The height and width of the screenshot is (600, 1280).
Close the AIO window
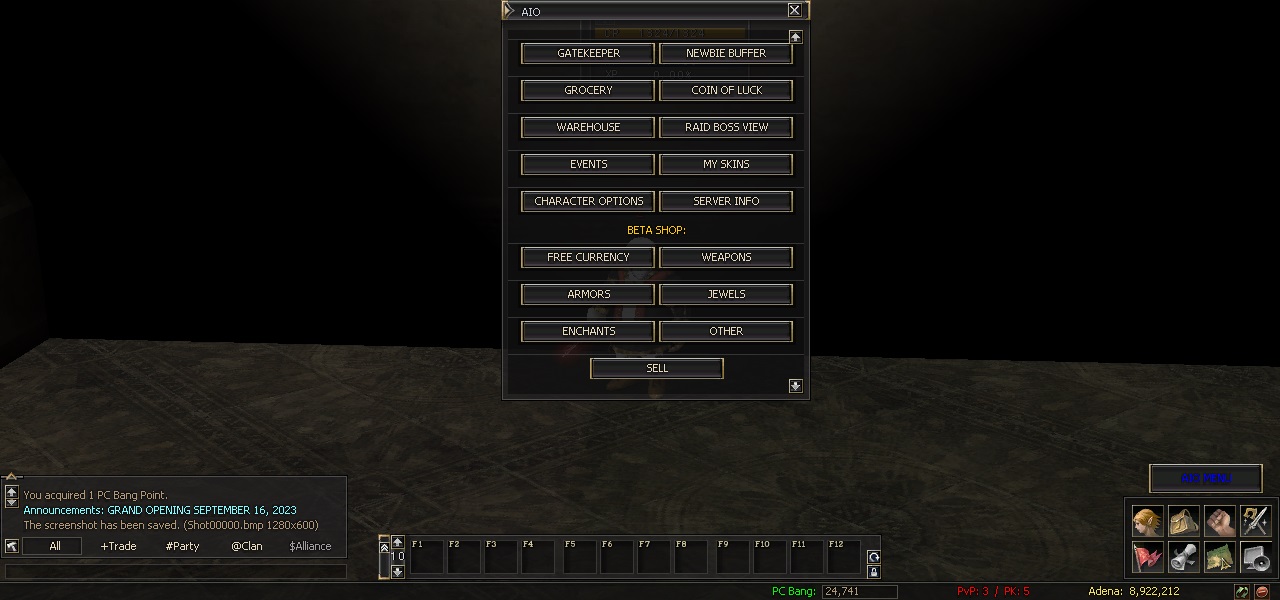point(794,10)
